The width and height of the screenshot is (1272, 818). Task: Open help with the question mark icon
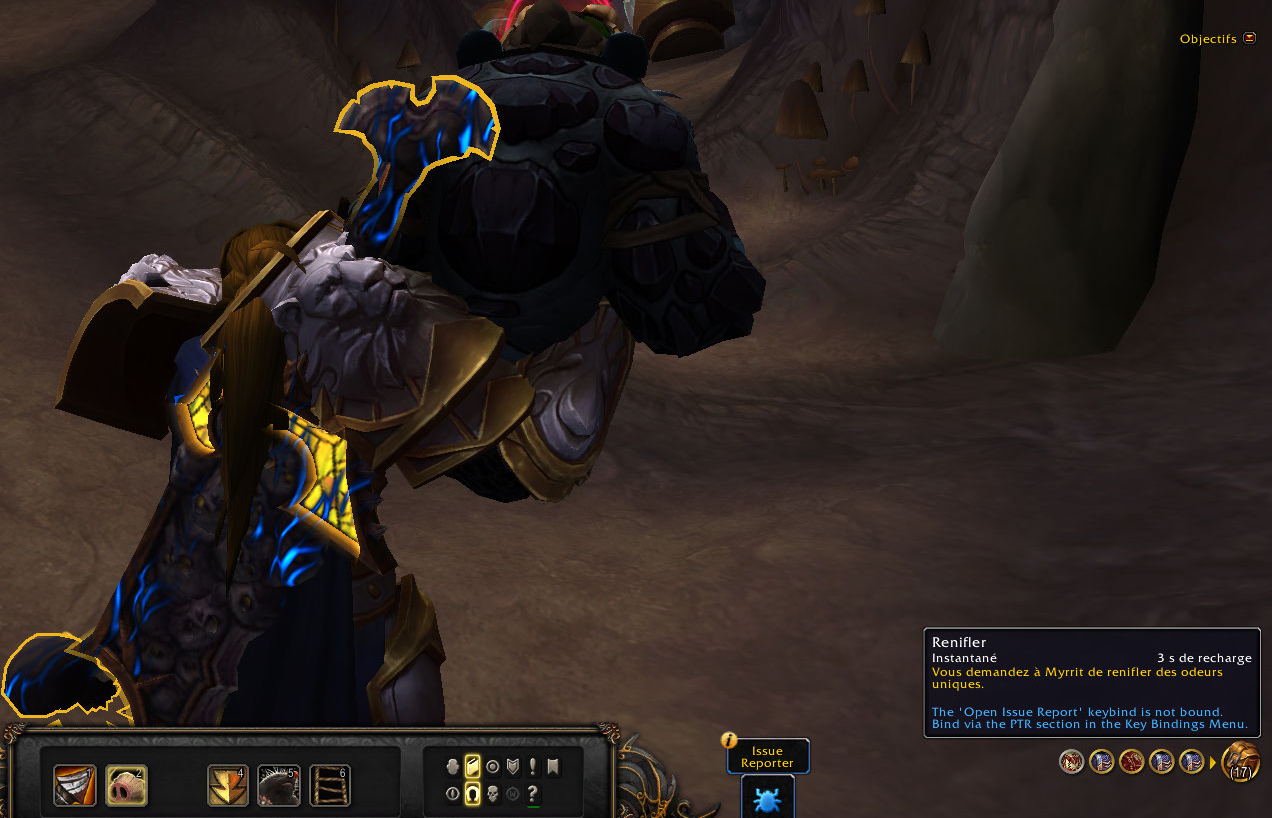click(x=533, y=794)
